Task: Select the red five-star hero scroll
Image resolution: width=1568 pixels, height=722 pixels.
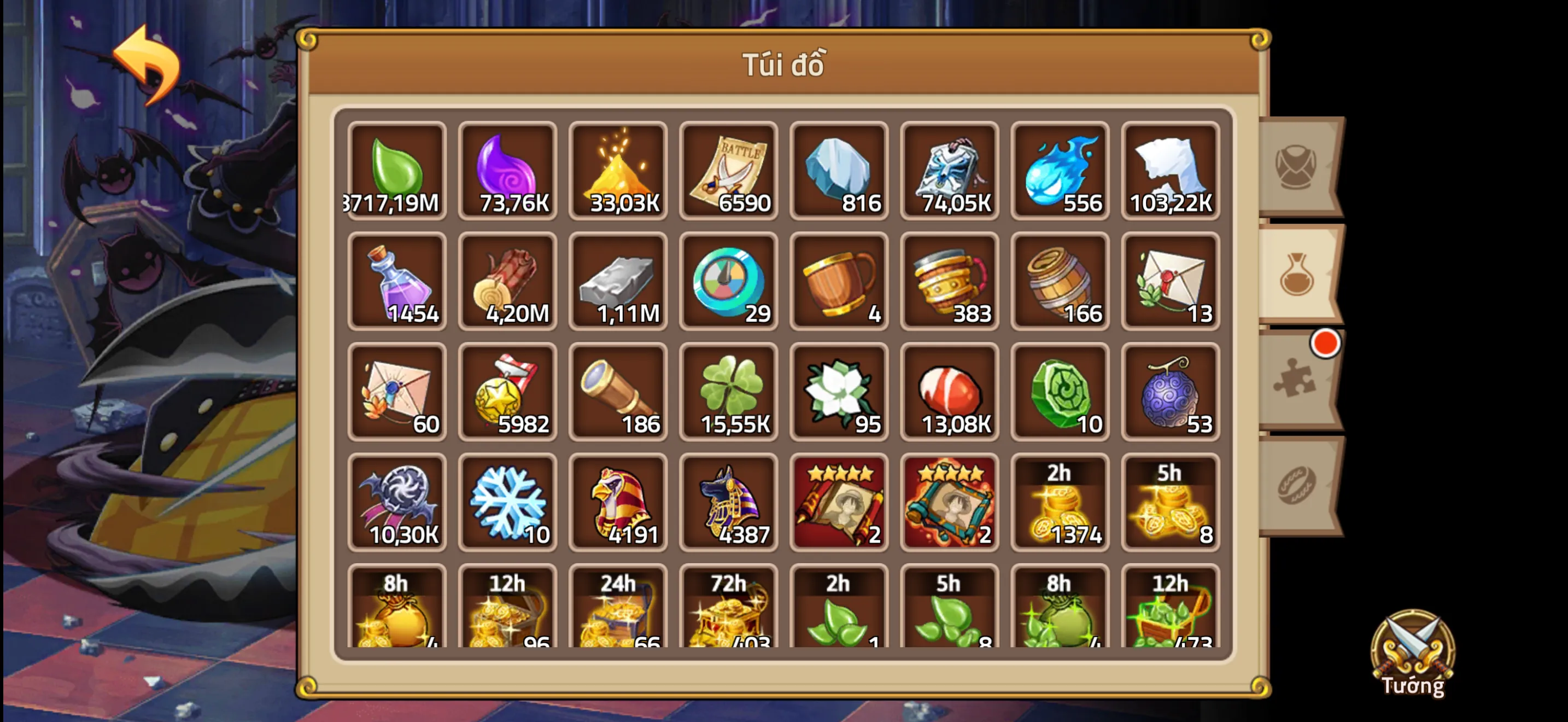Action: (839, 502)
